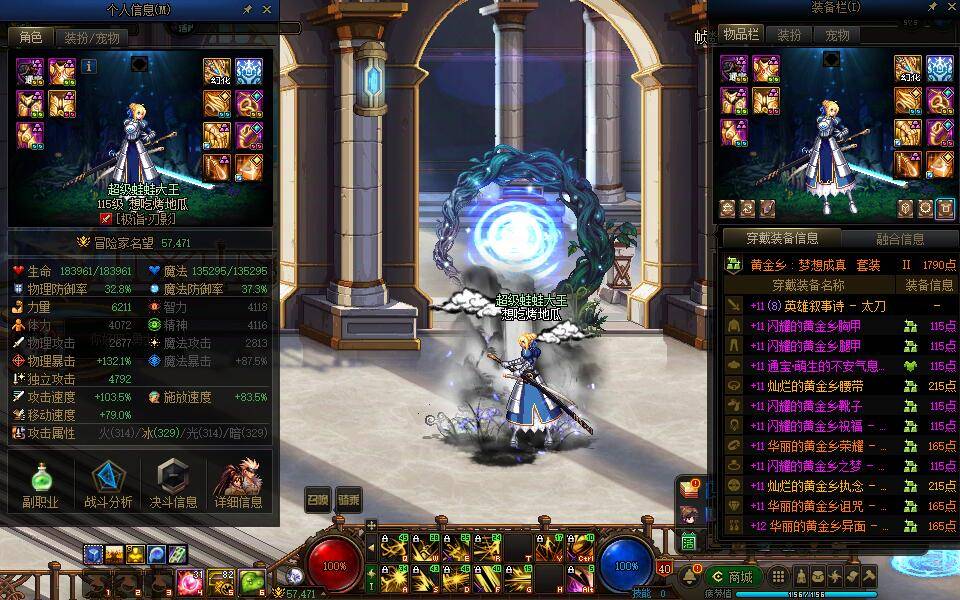Select the 角色 character tab

(31, 38)
